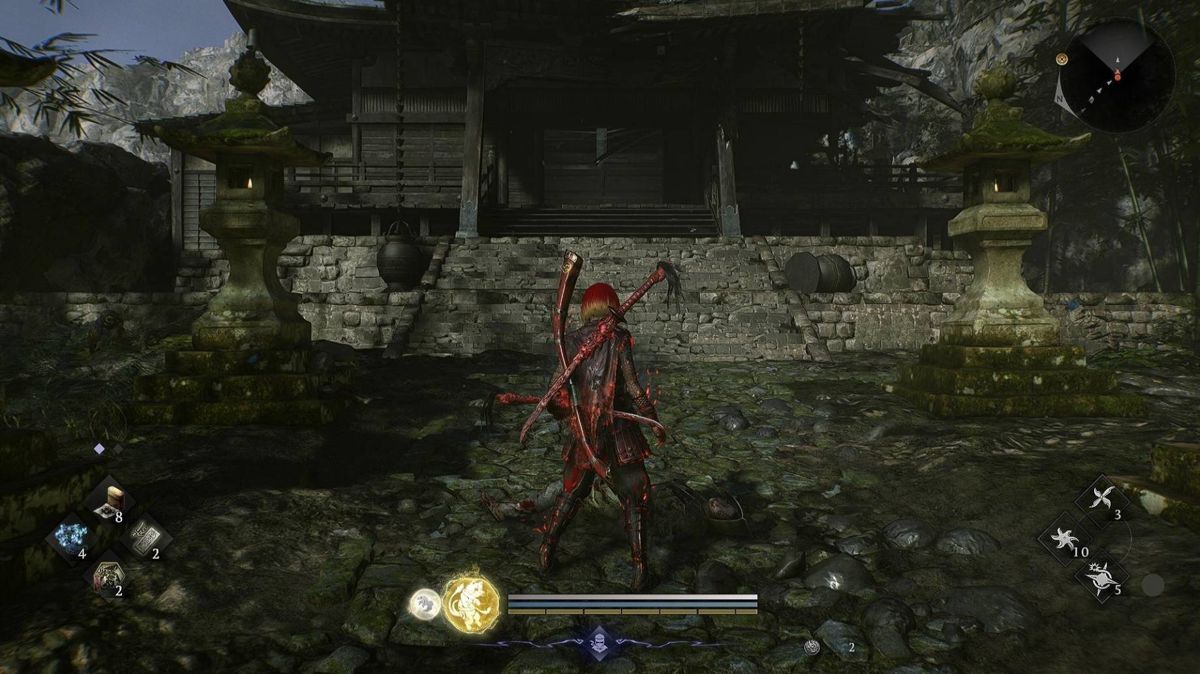Image resolution: width=1200 pixels, height=674 pixels.
Task: Choose the hexagonal item at the bottom
Action: pos(107,575)
